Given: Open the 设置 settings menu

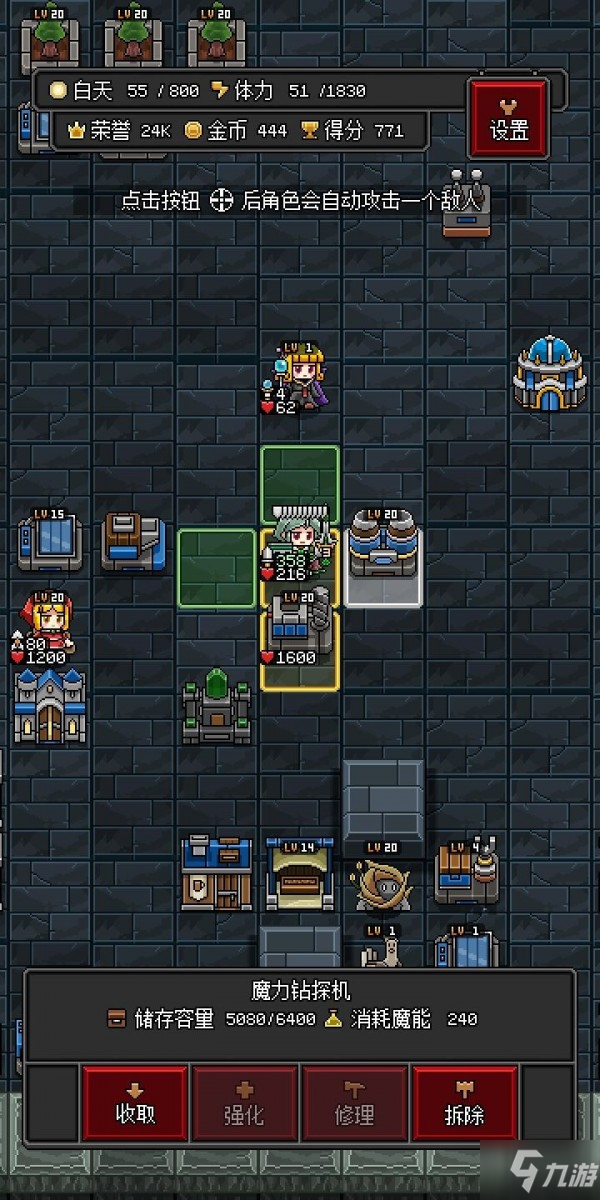Looking at the screenshot, I should tap(508, 116).
